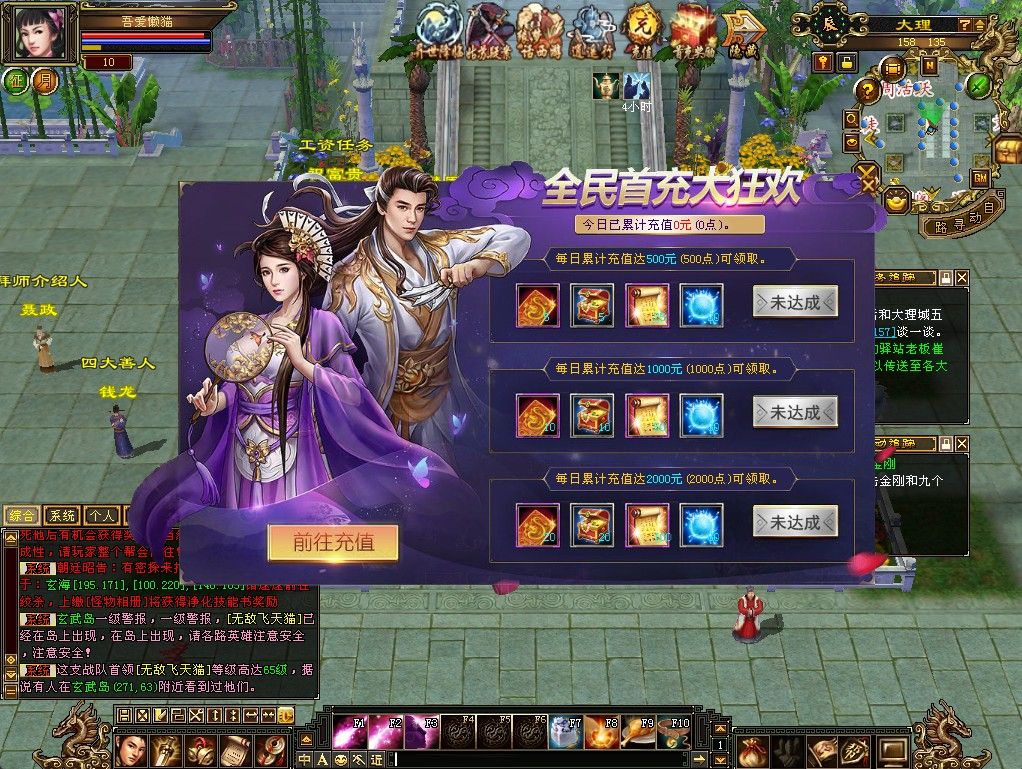Image resolution: width=1022 pixels, height=769 pixels.
Task: Click 未达成 button for the 2000元 reward tier
Action: [795, 522]
